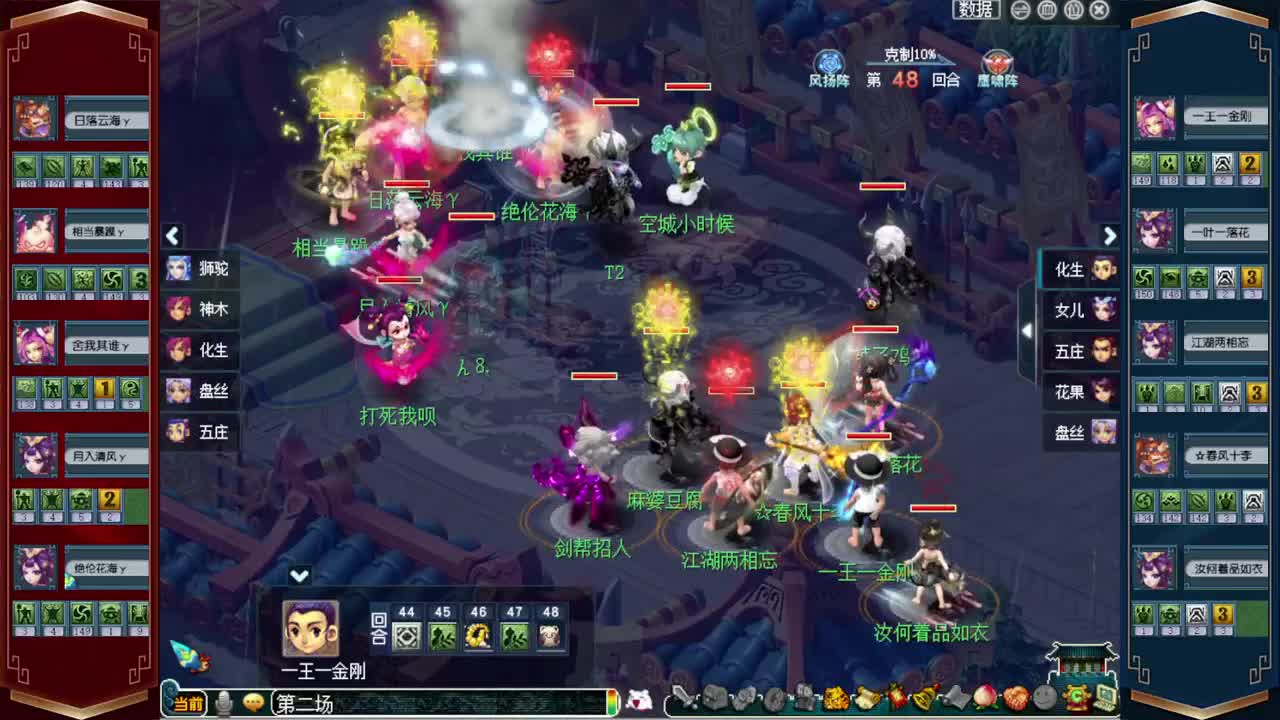Click the microphone icon on the chat bar
1280x720 pixels.
(222, 703)
